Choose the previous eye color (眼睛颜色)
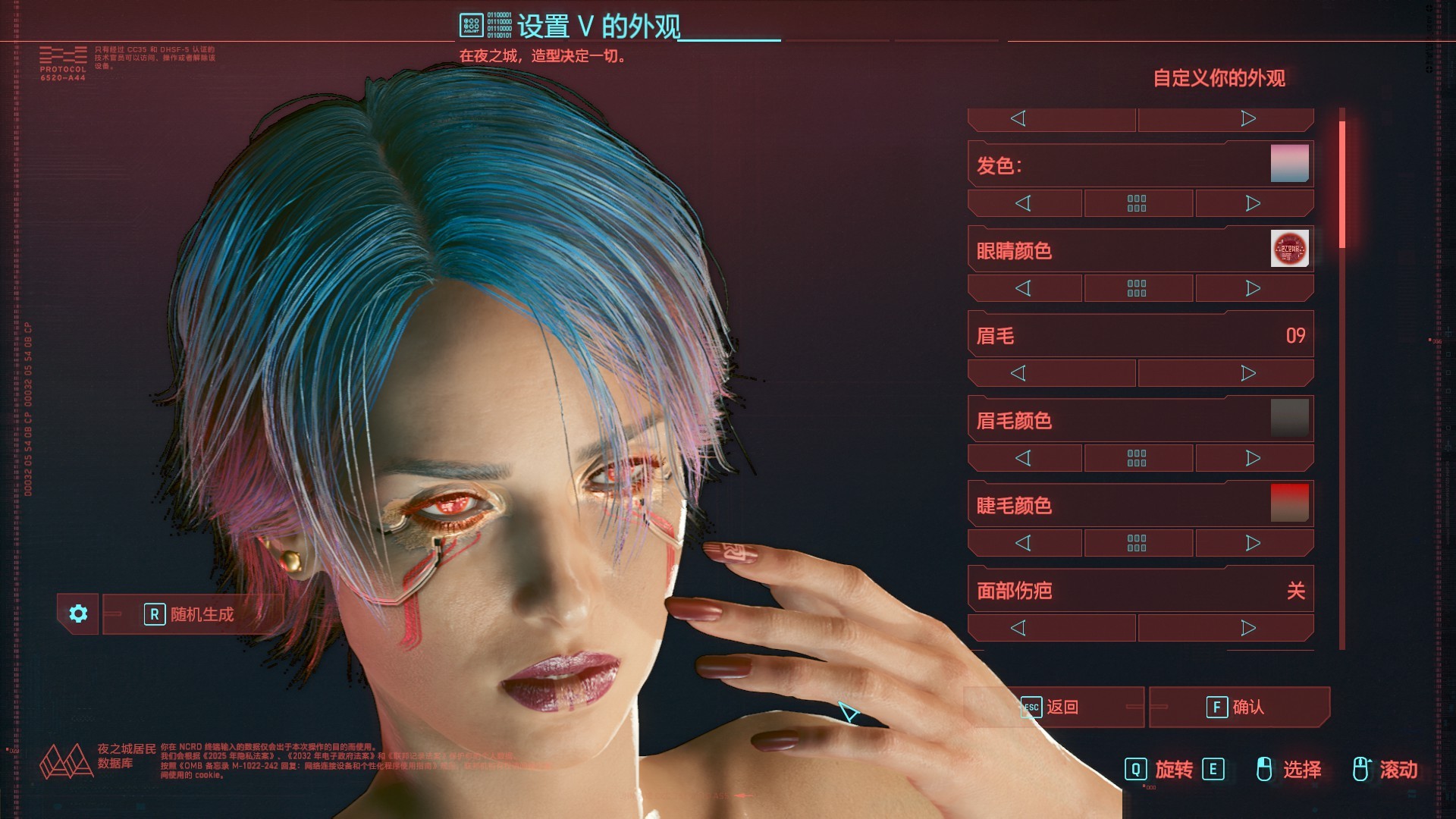The width and height of the screenshot is (1456, 819). tap(1023, 288)
